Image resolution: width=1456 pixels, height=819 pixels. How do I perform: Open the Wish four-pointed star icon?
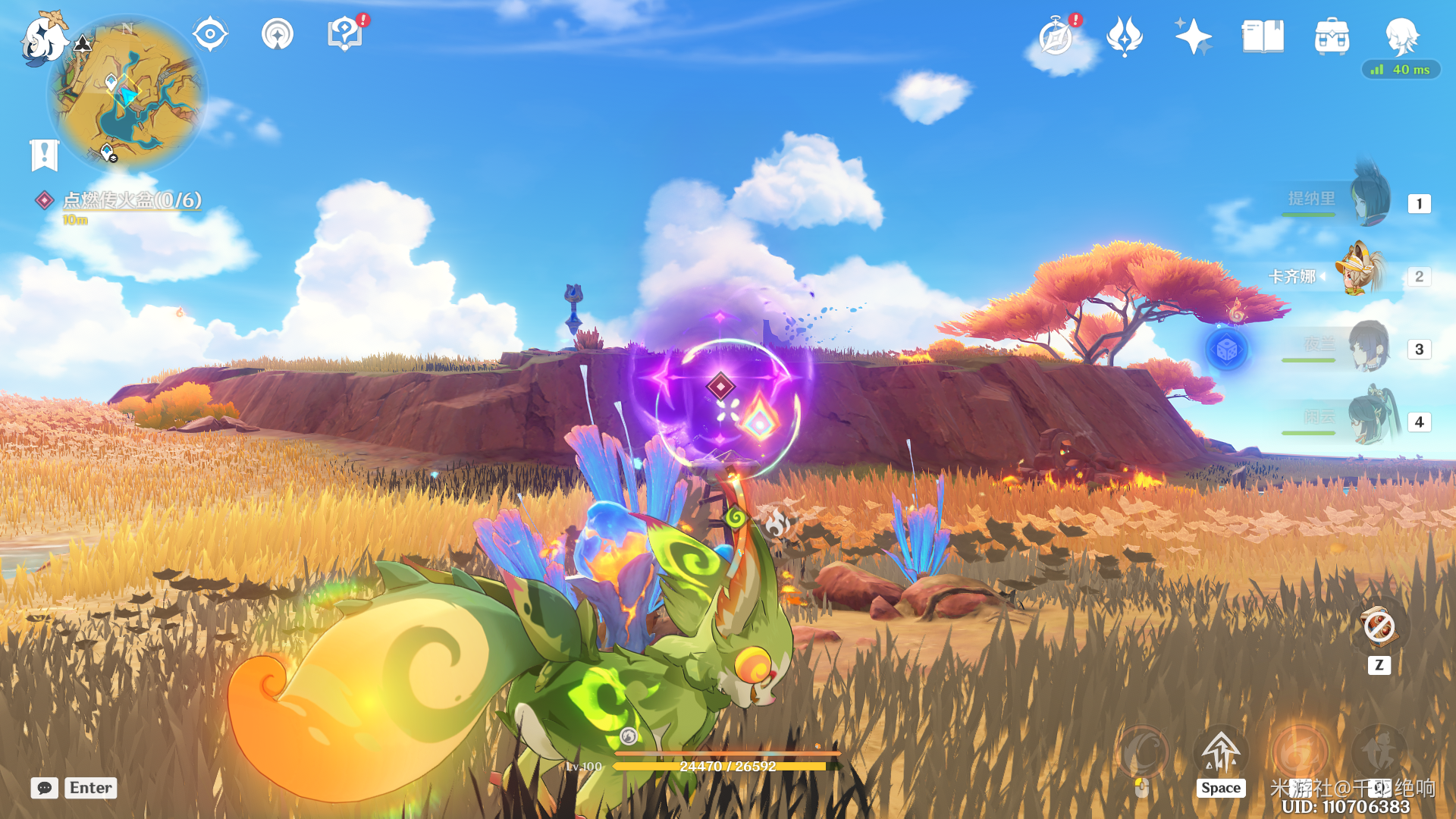tap(1193, 36)
